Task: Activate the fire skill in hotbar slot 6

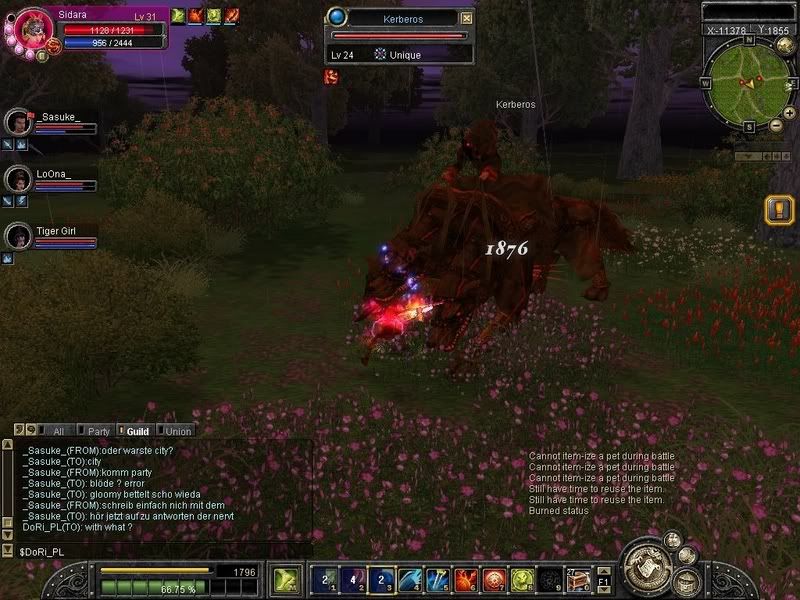Action: coord(466,579)
